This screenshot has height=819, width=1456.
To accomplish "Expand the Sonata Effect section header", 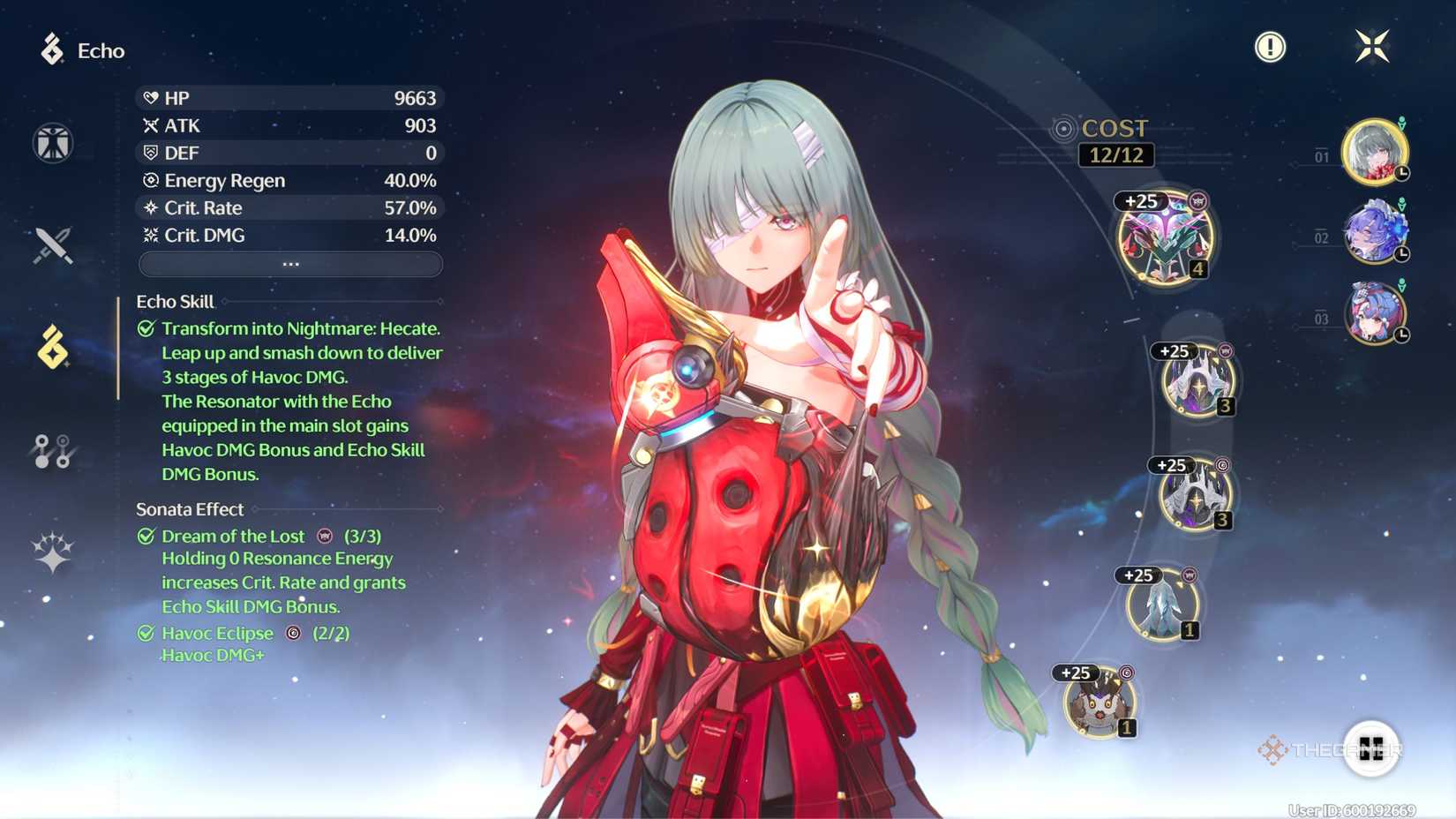I will pyautogui.click(x=189, y=509).
